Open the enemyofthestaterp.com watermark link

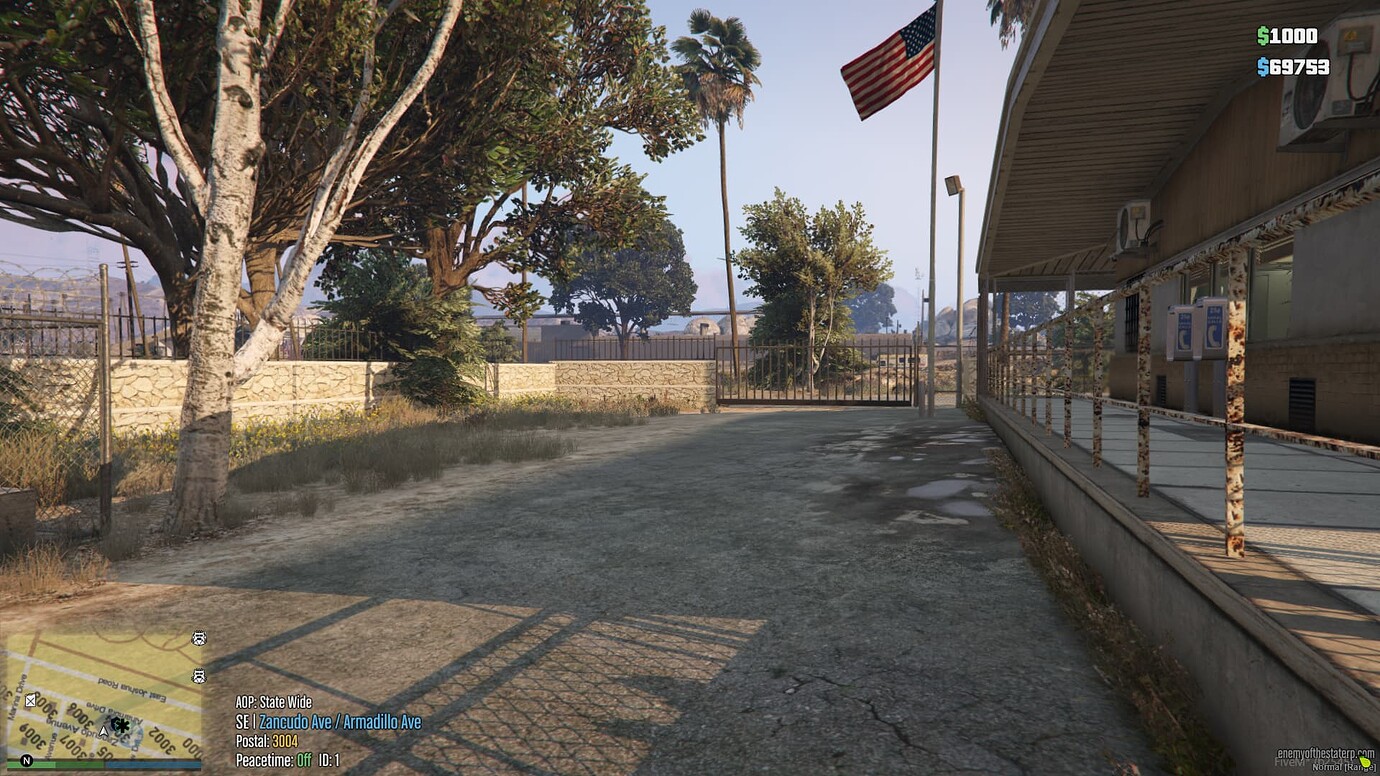point(1326,753)
